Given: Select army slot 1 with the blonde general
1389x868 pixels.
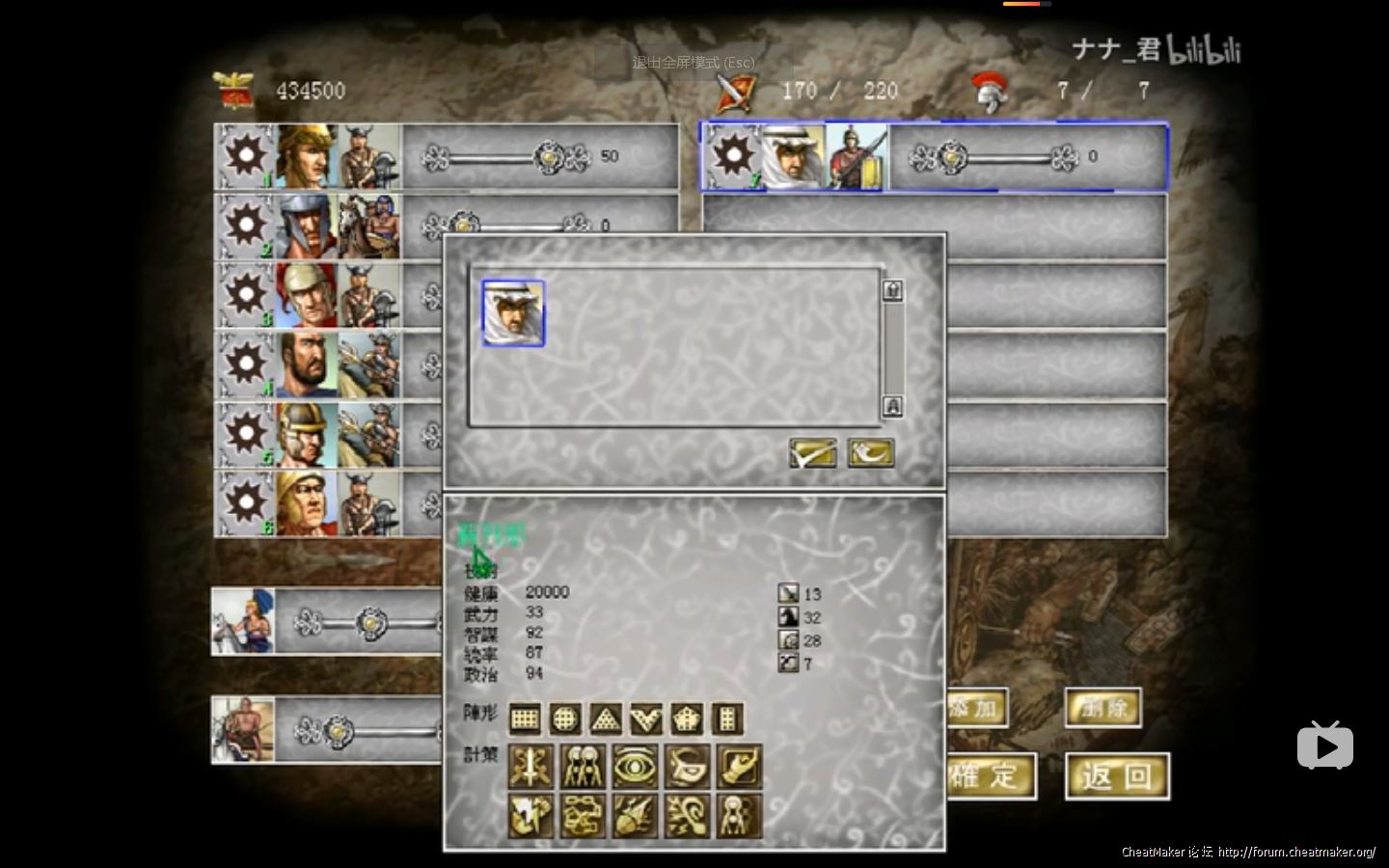Looking at the screenshot, I should click(x=307, y=156).
